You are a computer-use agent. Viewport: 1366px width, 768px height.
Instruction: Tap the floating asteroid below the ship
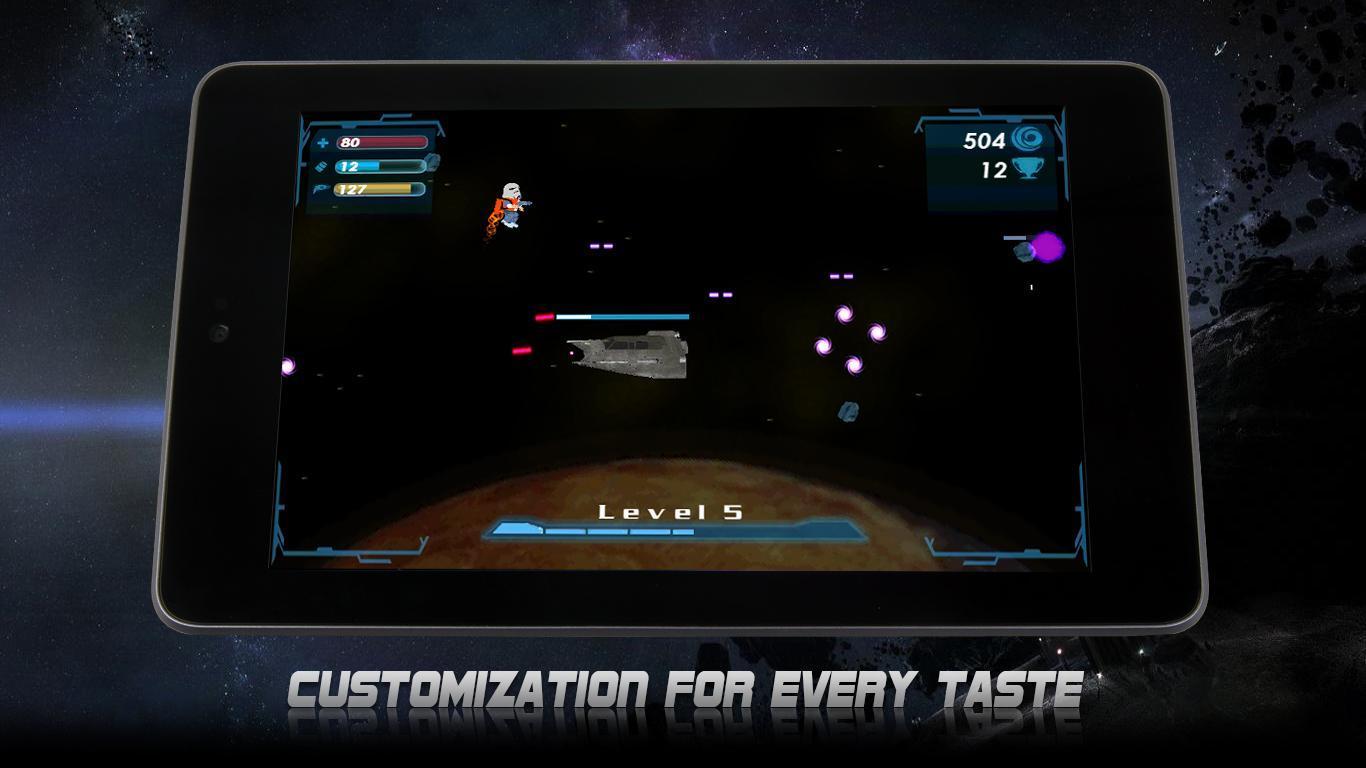pos(848,410)
